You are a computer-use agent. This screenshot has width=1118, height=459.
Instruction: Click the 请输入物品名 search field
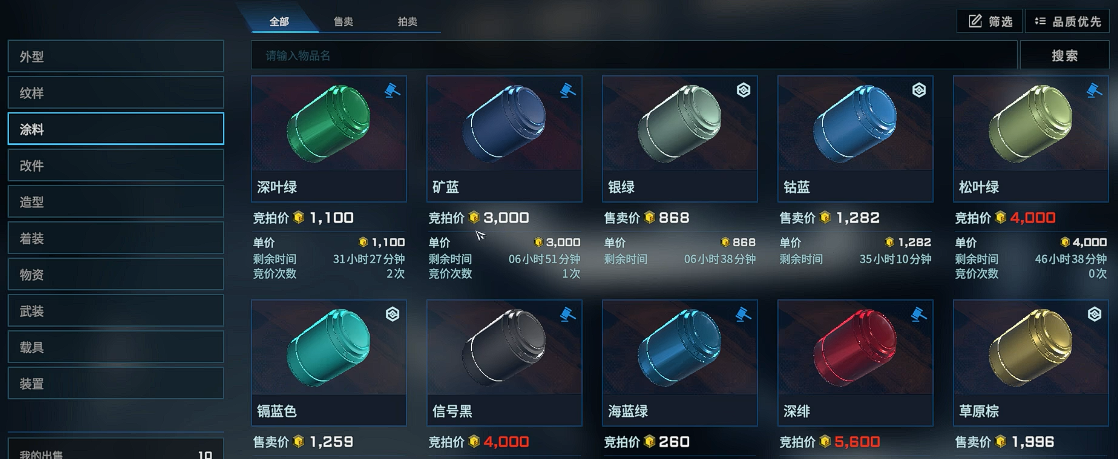634,56
